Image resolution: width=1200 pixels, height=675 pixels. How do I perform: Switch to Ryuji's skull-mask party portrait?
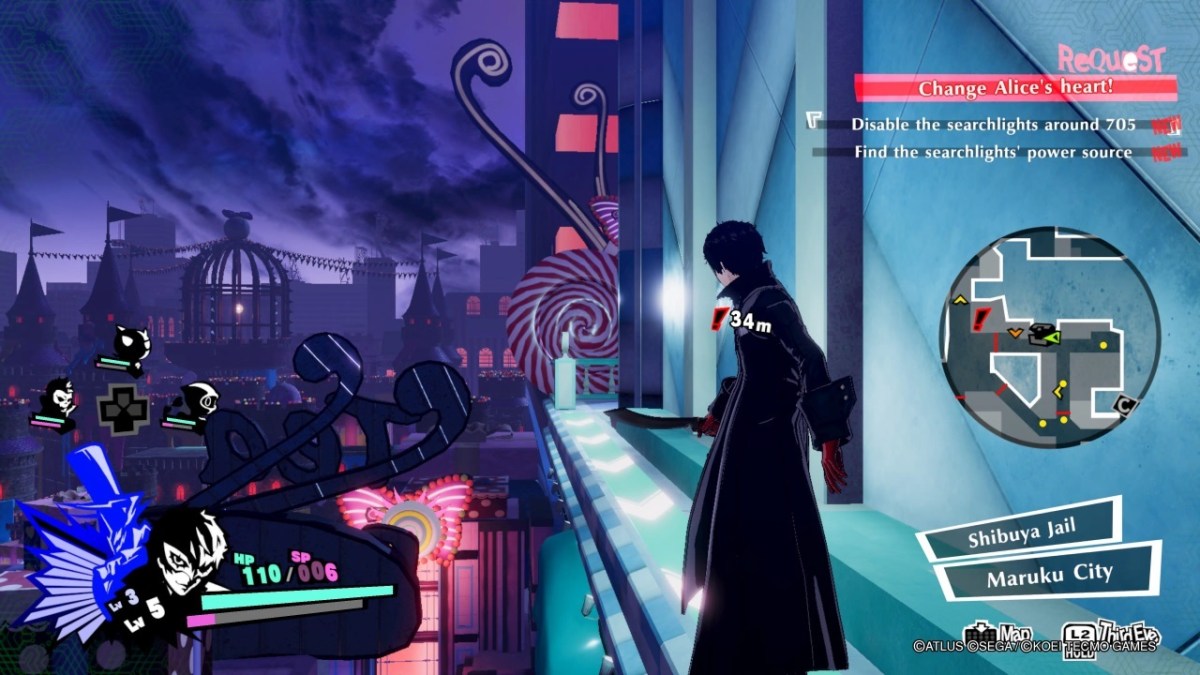(x=61, y=400)
